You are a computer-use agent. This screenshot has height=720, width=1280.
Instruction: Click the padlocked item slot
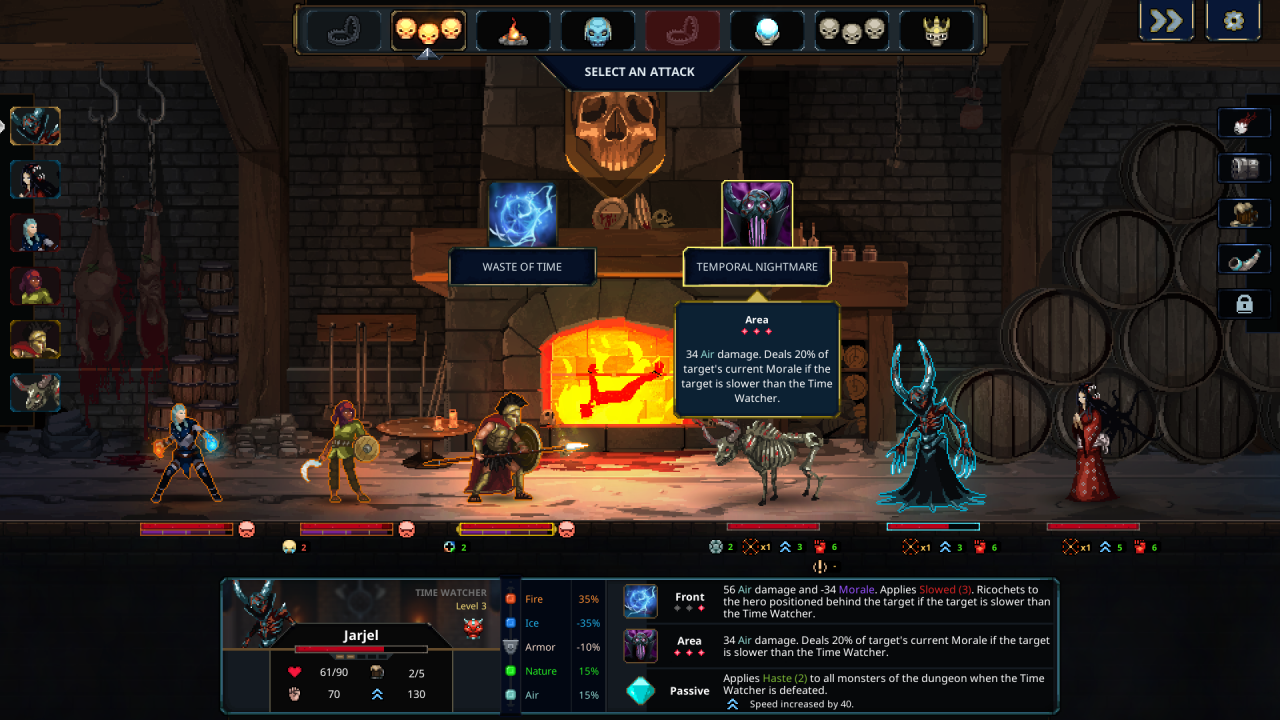click(1244, 304)
